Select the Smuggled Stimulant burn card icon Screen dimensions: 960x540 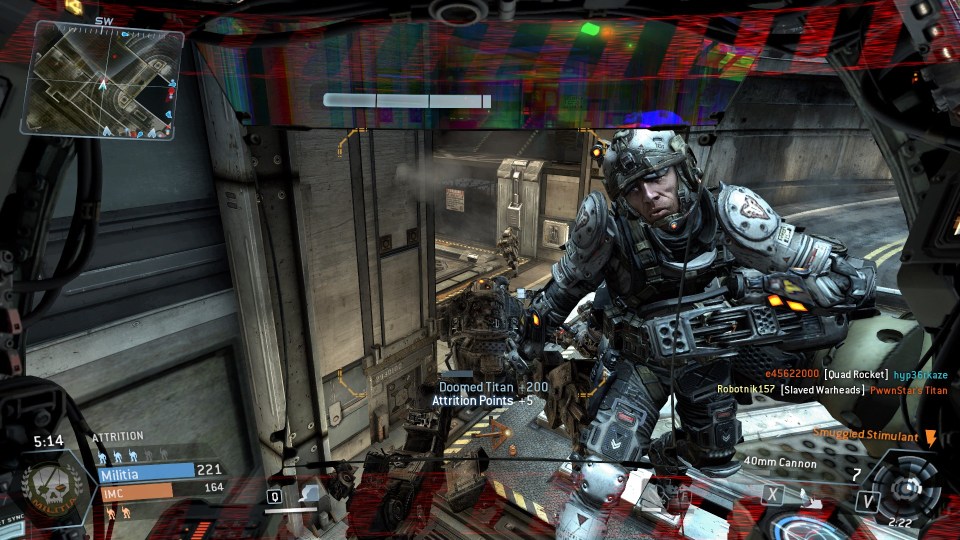pyautogui.click(x=930, y=437)
